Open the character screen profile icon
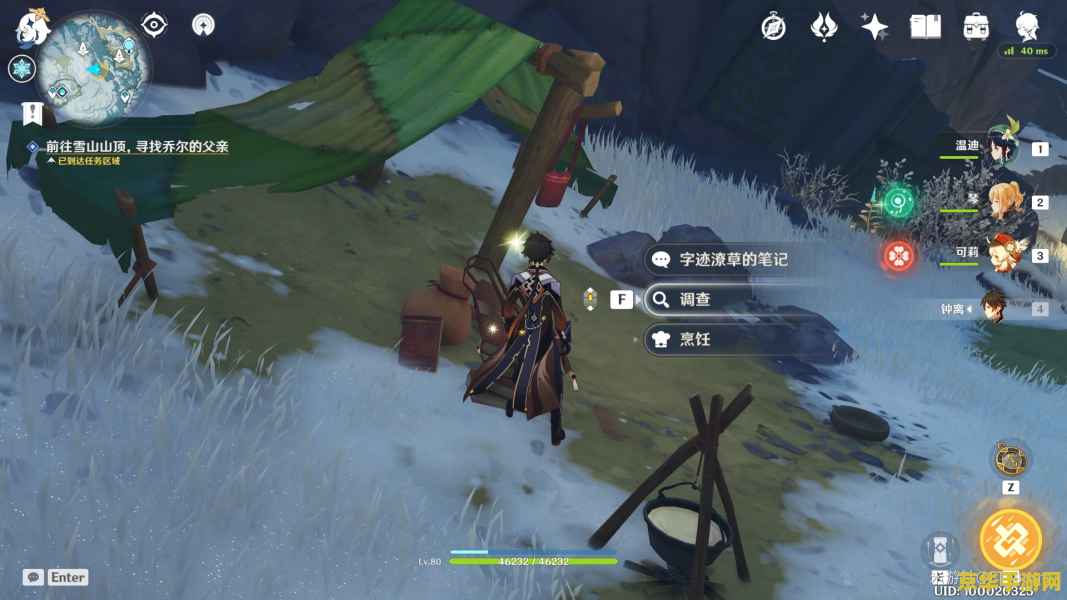1067x600 pixels. [1027, 27]
